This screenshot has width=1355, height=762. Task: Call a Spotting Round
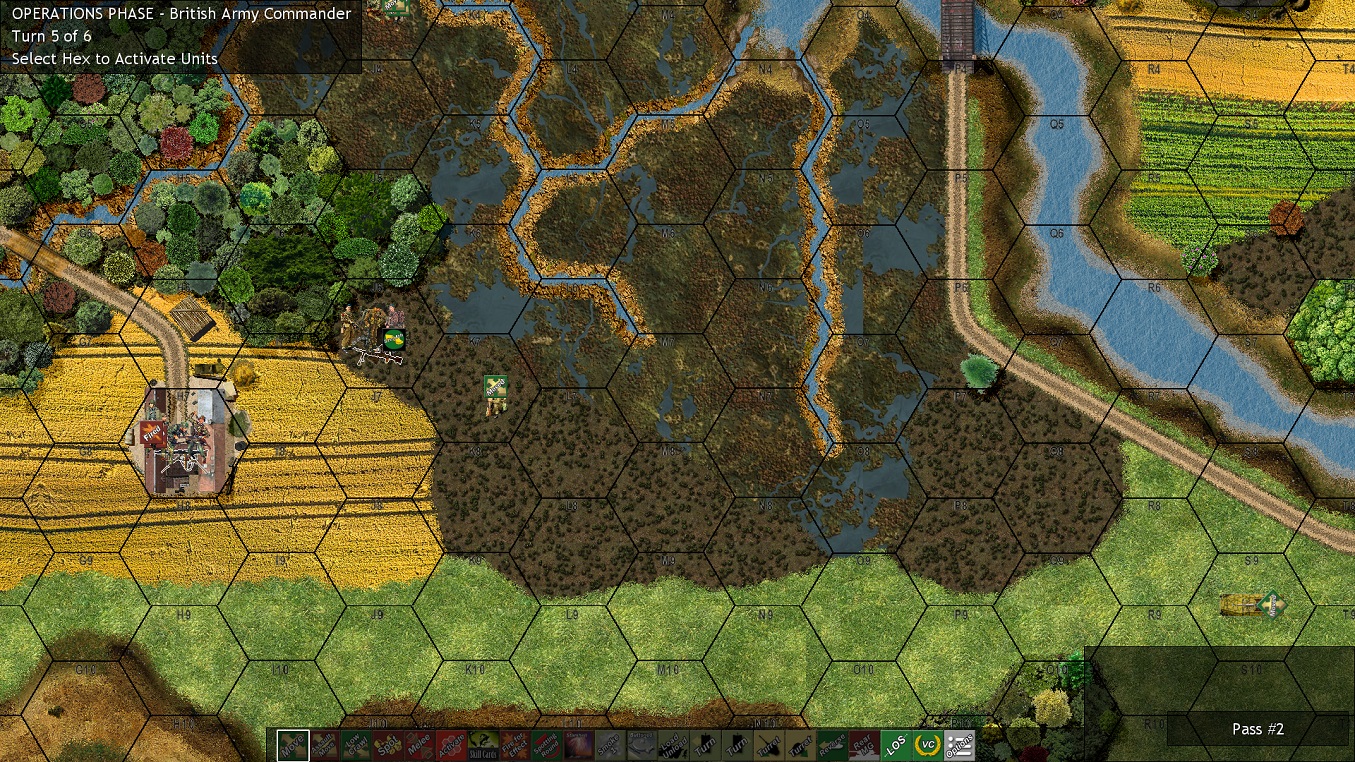(545, 745)
